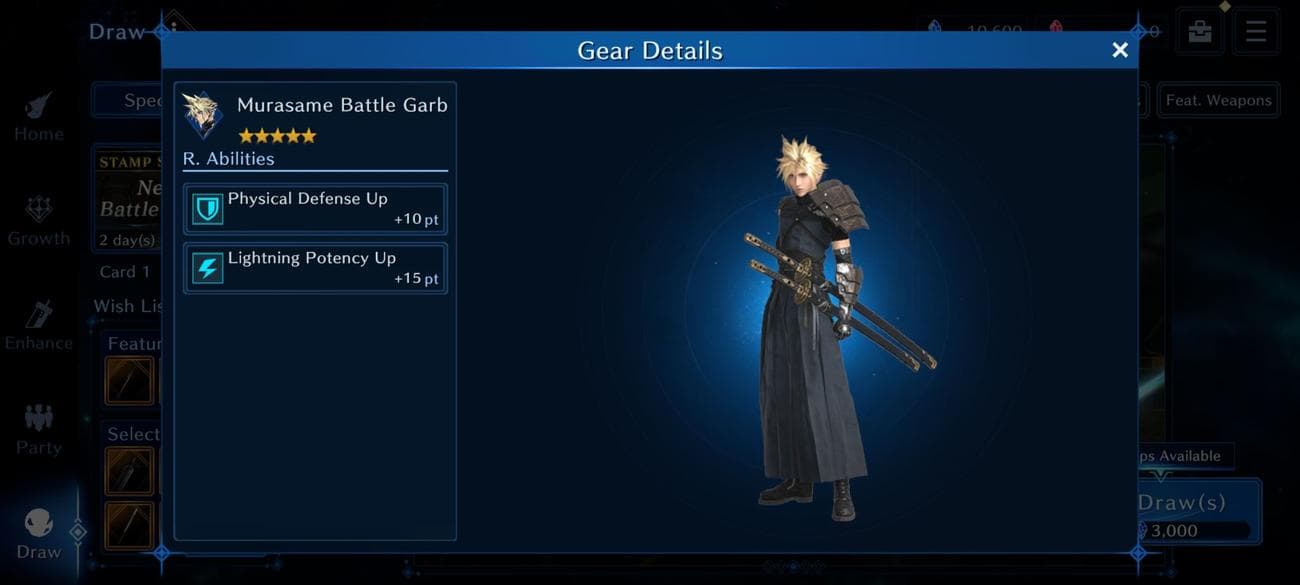Open the Enhance menu
Image resolution: width=1300 pixels, height=585 pixels.
coord(39,326)
